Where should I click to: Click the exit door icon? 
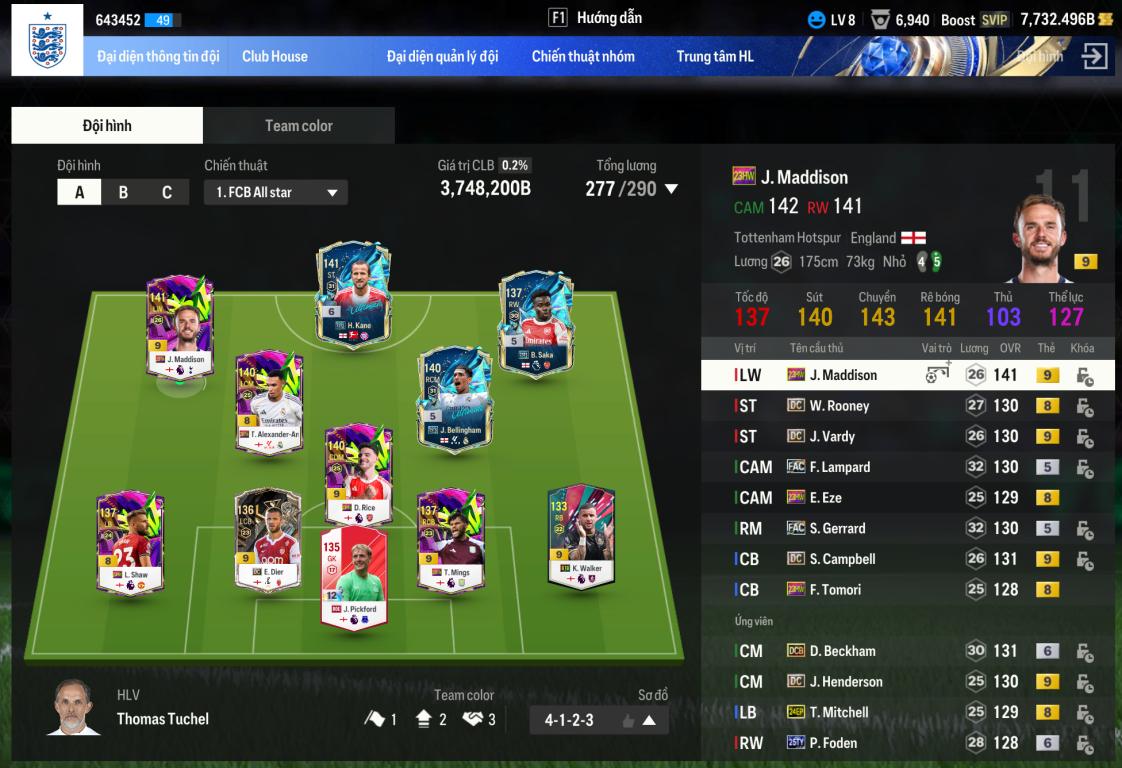point(1095,57)
